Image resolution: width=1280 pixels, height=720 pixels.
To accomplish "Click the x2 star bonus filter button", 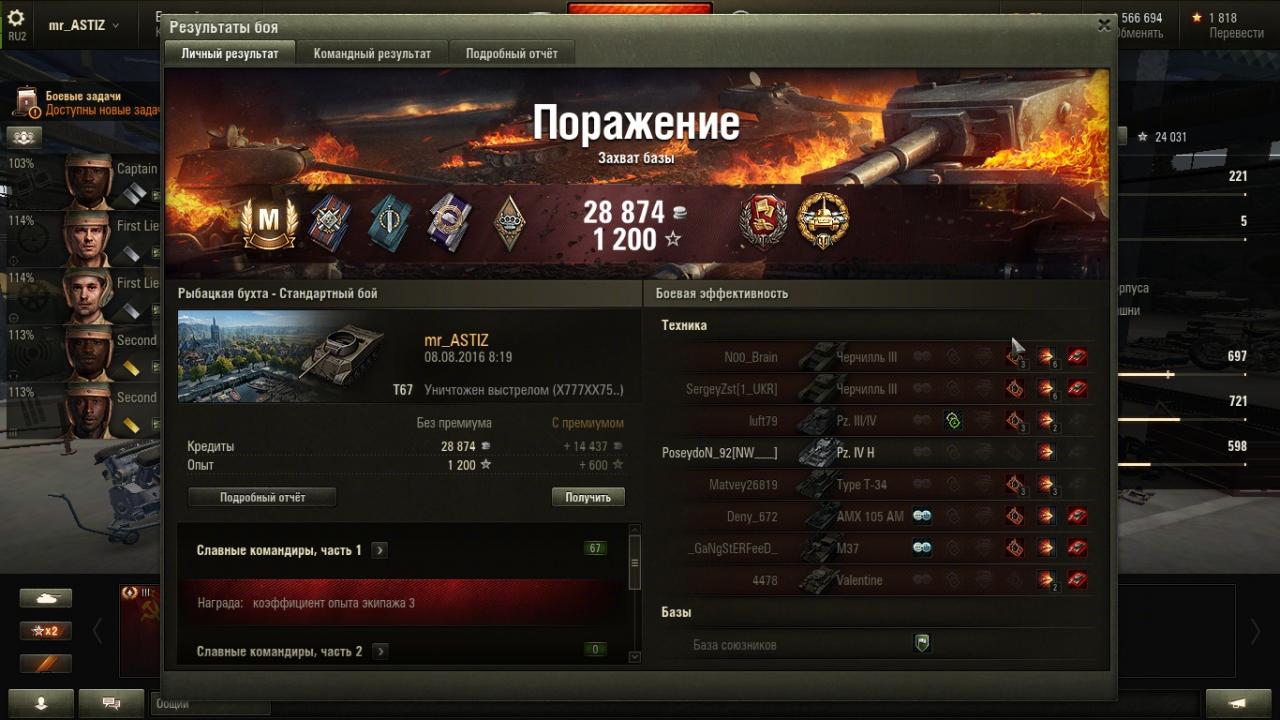I will click(45, 631).
